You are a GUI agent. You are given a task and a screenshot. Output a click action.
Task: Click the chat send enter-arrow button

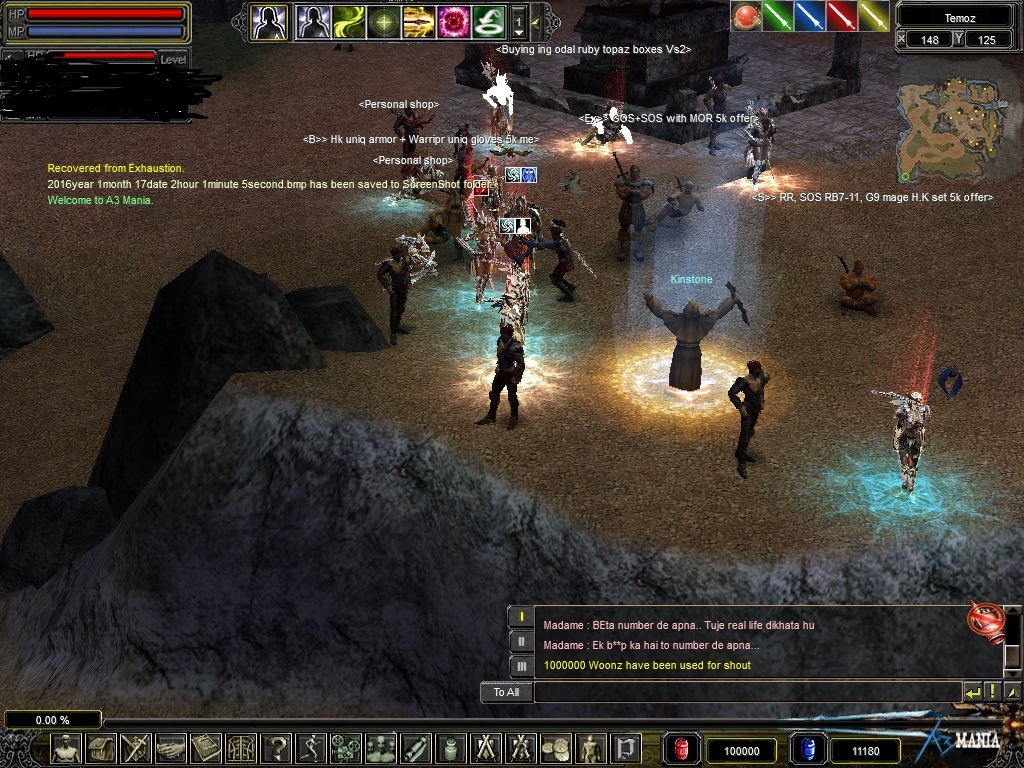[972, 692]
